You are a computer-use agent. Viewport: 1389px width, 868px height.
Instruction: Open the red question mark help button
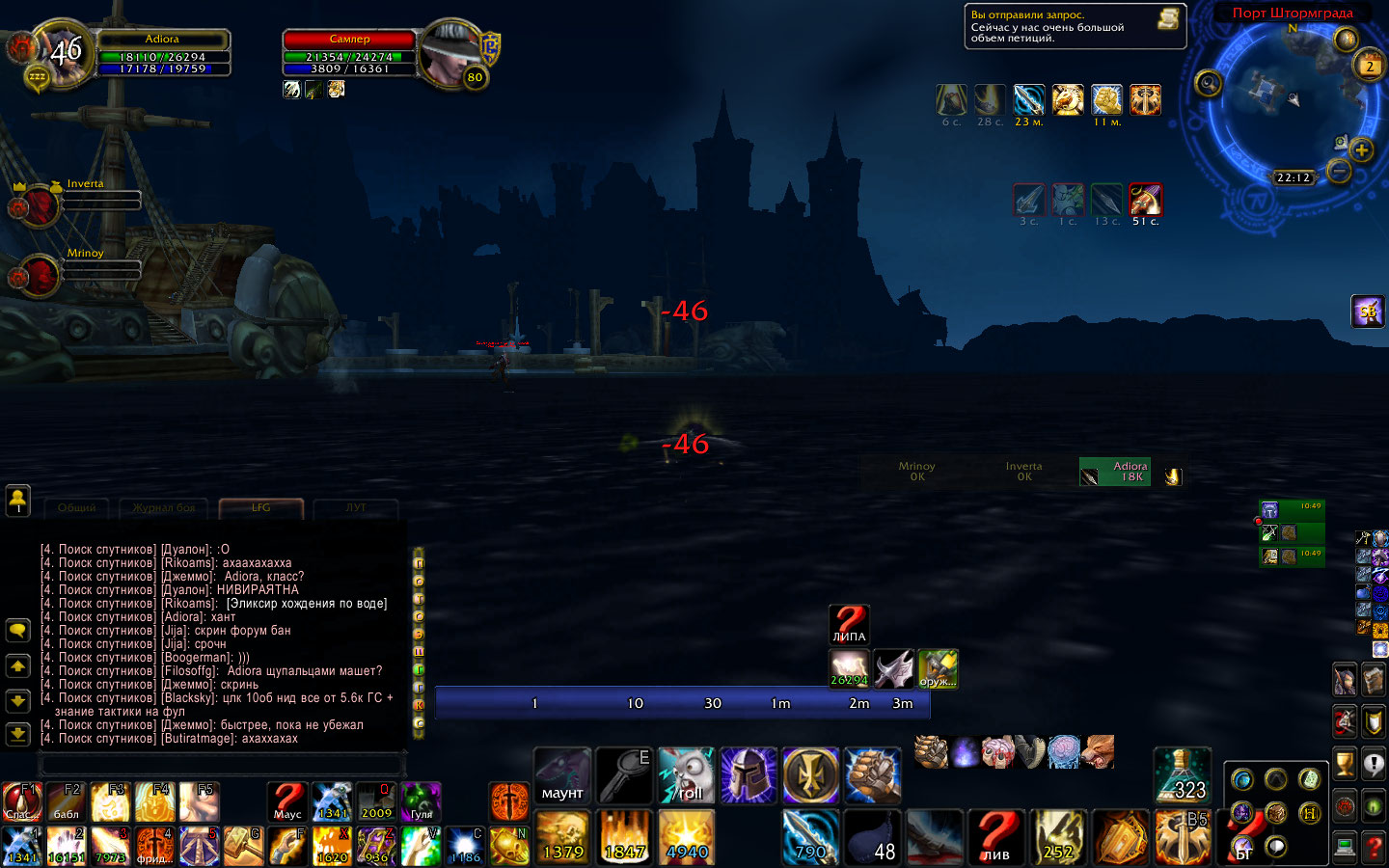pyautogui.click(x=1374, y=848)
